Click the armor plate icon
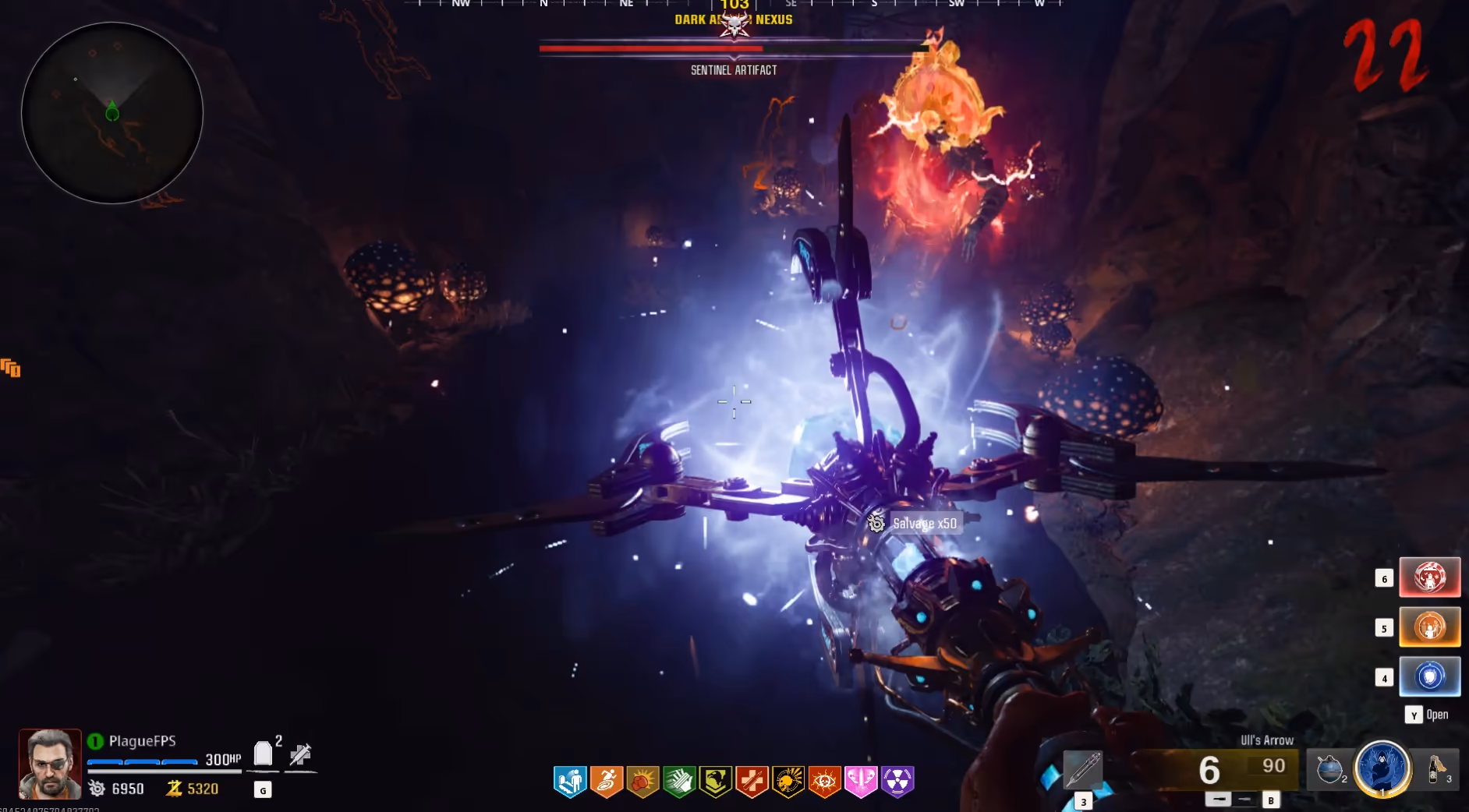Screen dimensions: 1469x812 pyautogui.click(x=264, y=754)
